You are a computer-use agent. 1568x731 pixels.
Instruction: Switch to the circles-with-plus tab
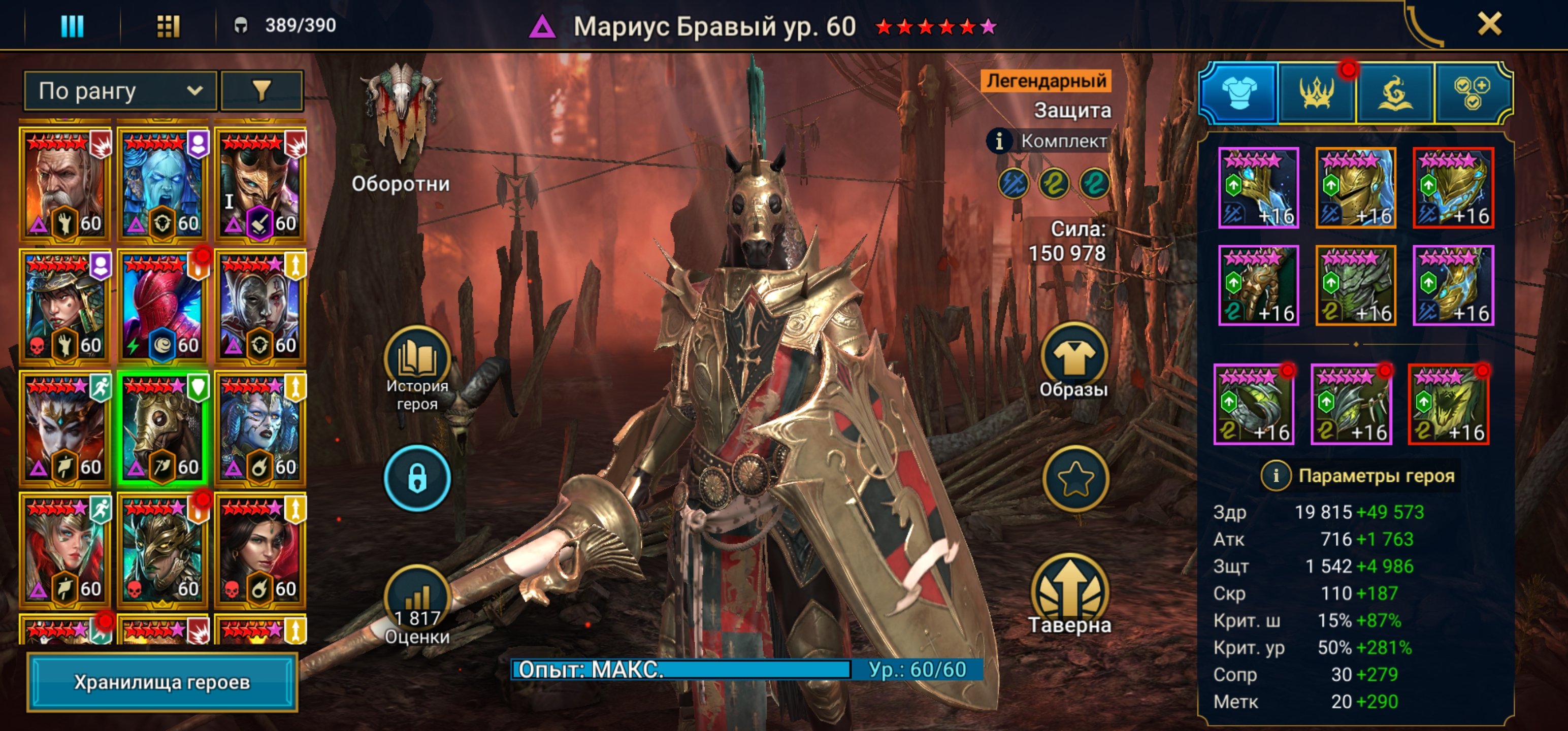coord(1472,93)
